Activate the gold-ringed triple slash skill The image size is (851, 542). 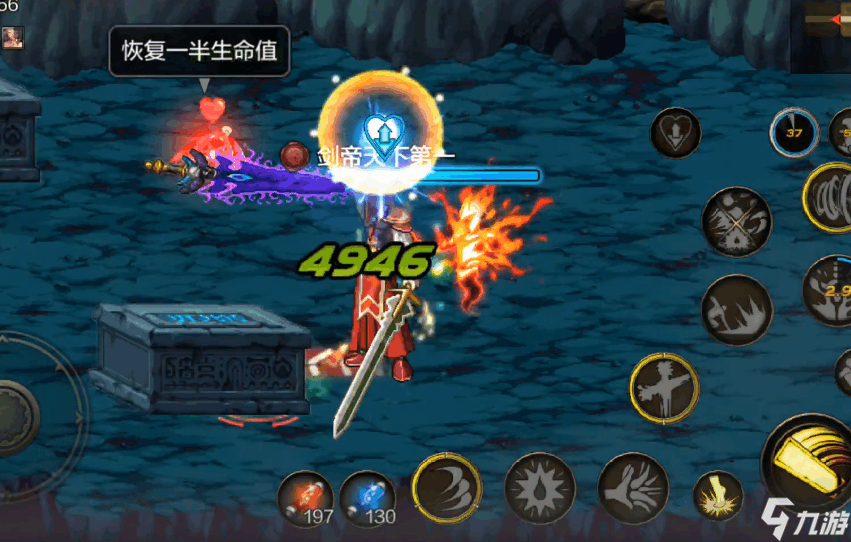[x=446, y=487]
